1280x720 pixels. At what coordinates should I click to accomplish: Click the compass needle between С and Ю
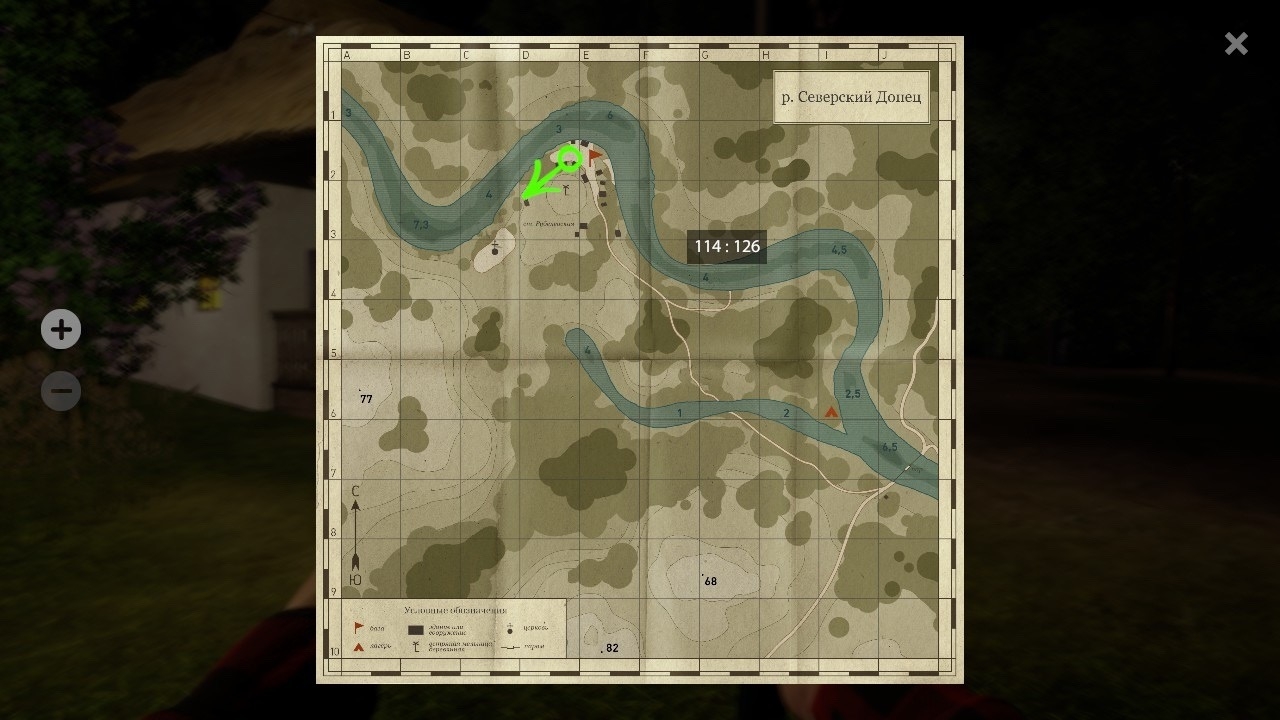tap(355, 535)
